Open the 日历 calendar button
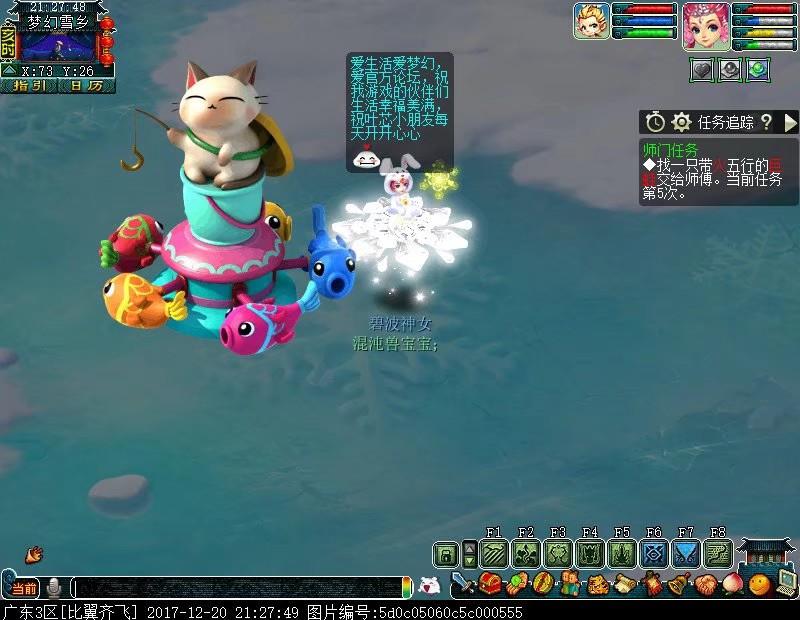Image resolution: width=800 pixels, height=620 pixels. pos(86,86)
